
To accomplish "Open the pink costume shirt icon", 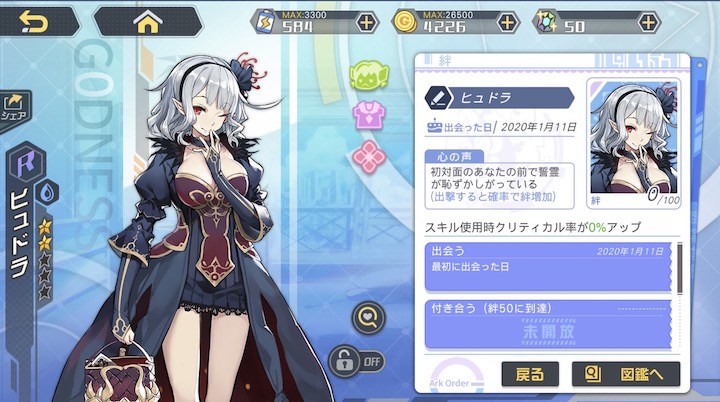I will pos(368,115).
